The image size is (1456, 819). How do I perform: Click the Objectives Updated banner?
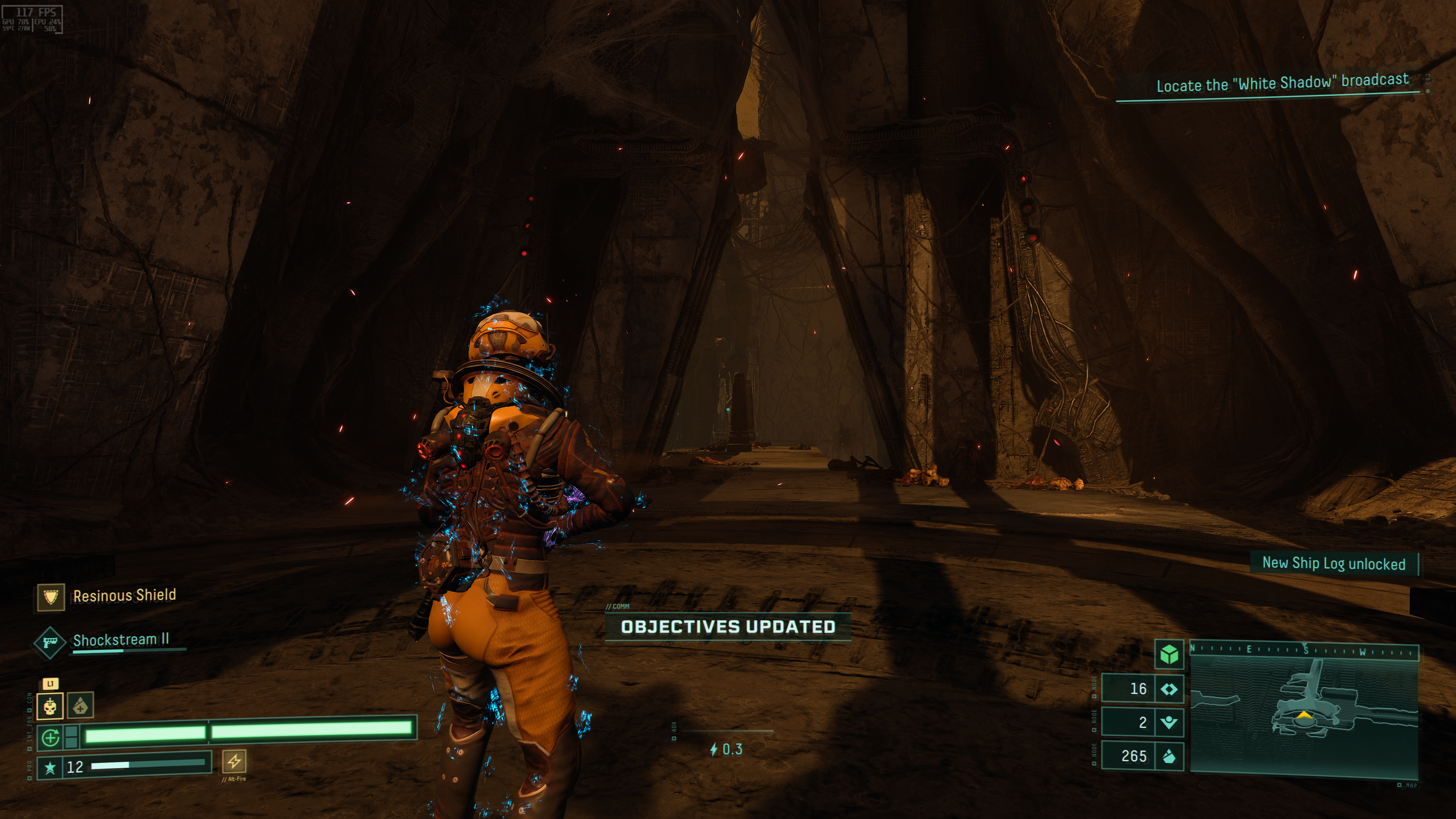tap(728, 627)
